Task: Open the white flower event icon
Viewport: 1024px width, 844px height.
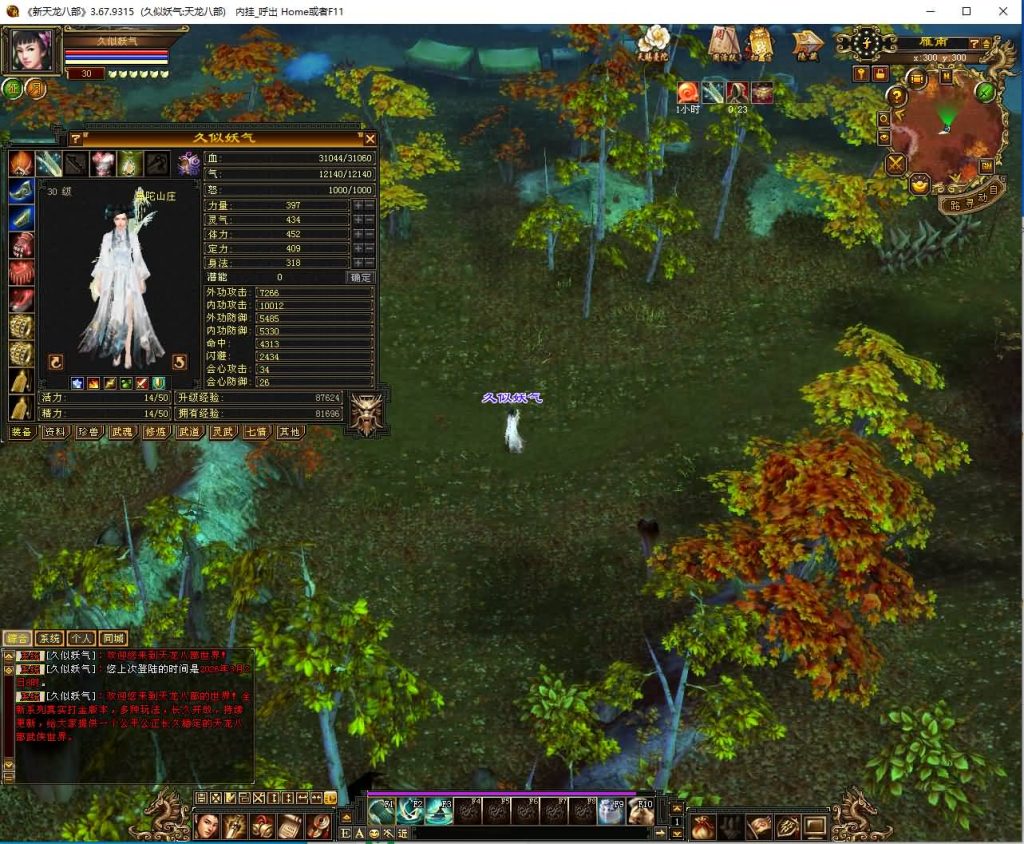Action: click(x=653, y=41)
